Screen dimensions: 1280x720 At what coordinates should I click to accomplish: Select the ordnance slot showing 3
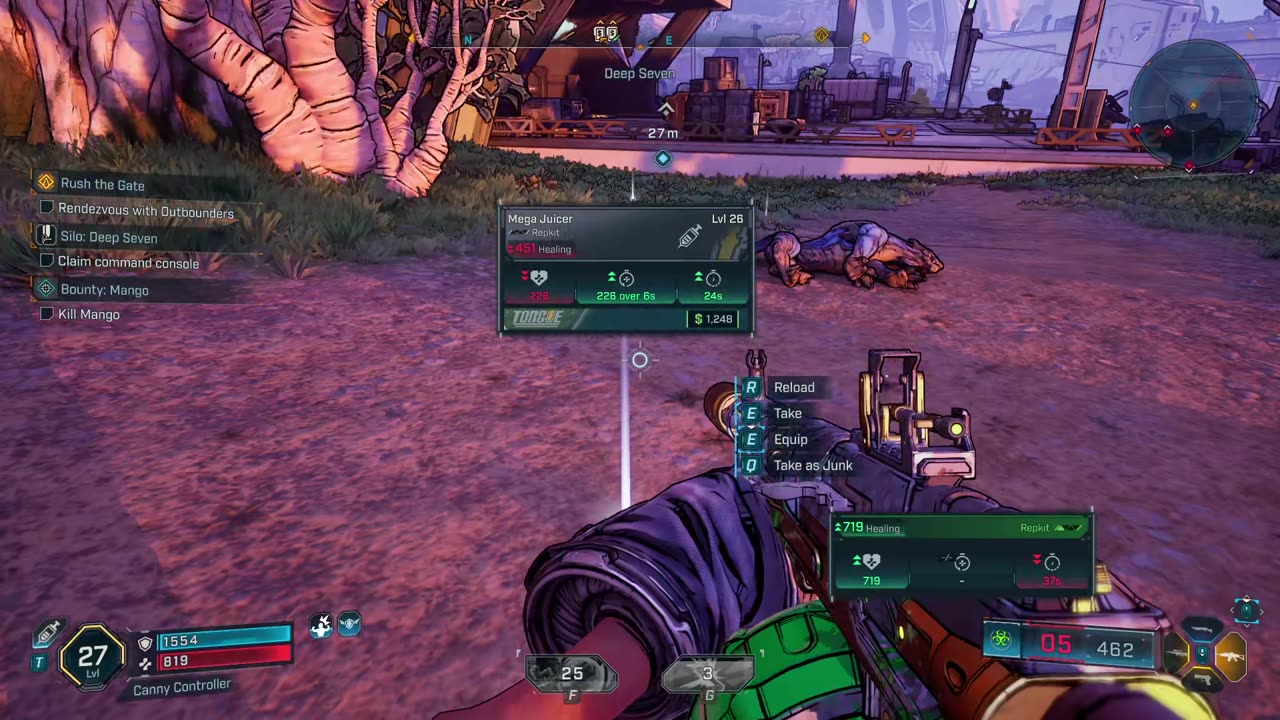tap(707, 676)
